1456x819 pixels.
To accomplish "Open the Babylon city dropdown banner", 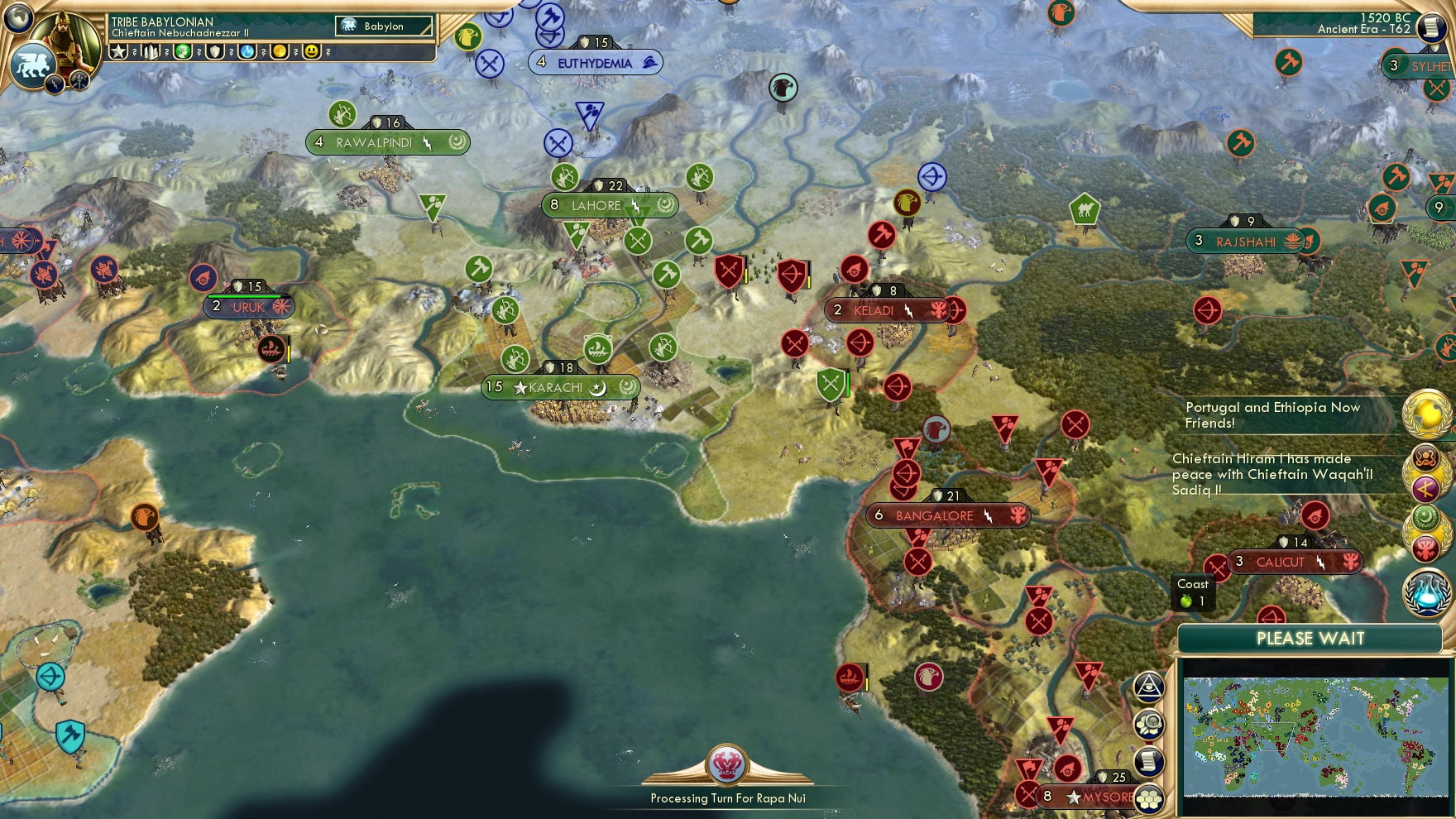I will (383, 26).
